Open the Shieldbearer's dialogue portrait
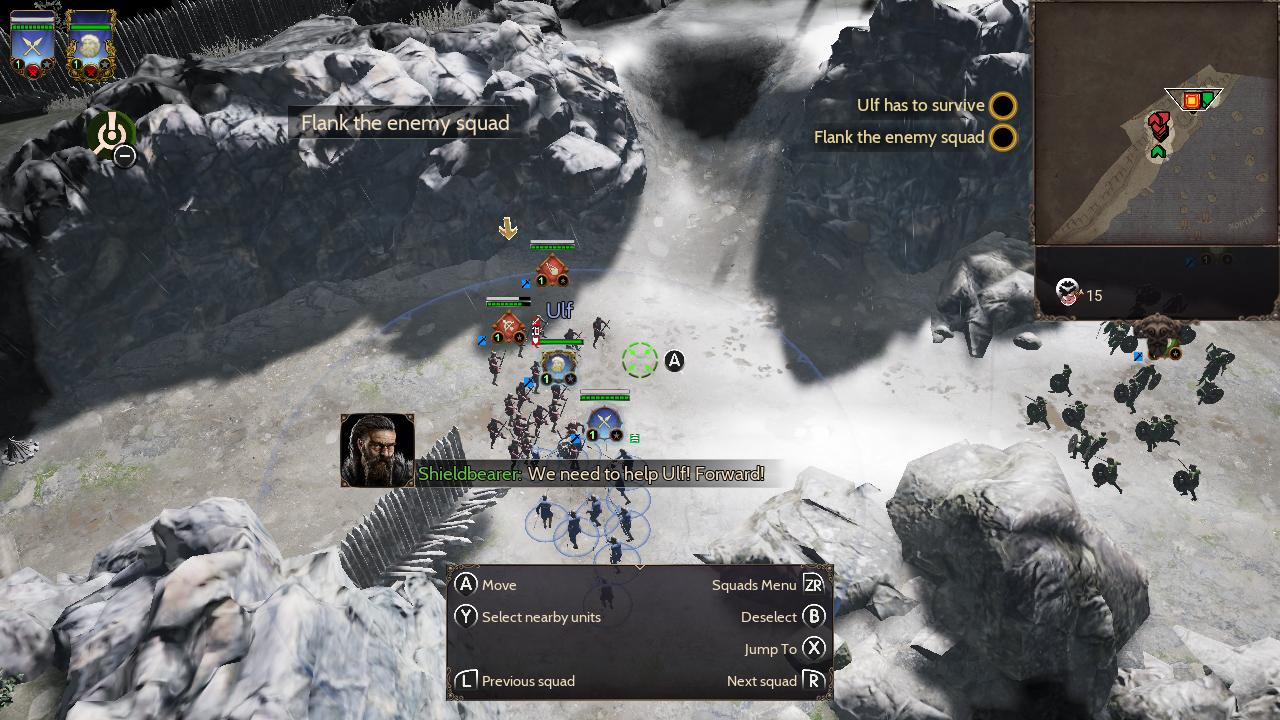Screen dimensions: 1280x720 [377, 450]
